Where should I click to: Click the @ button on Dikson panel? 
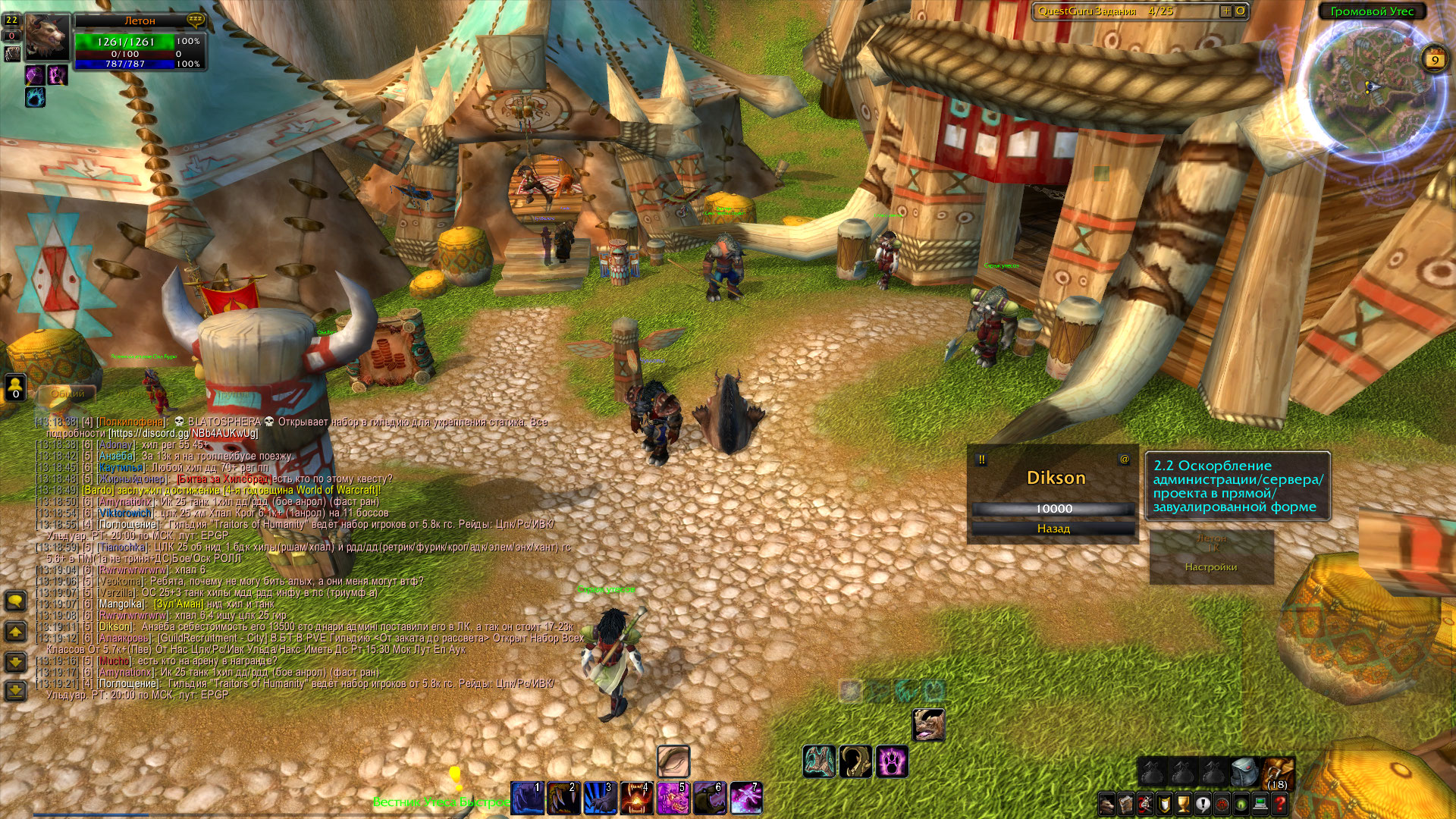coord(1125,460)
